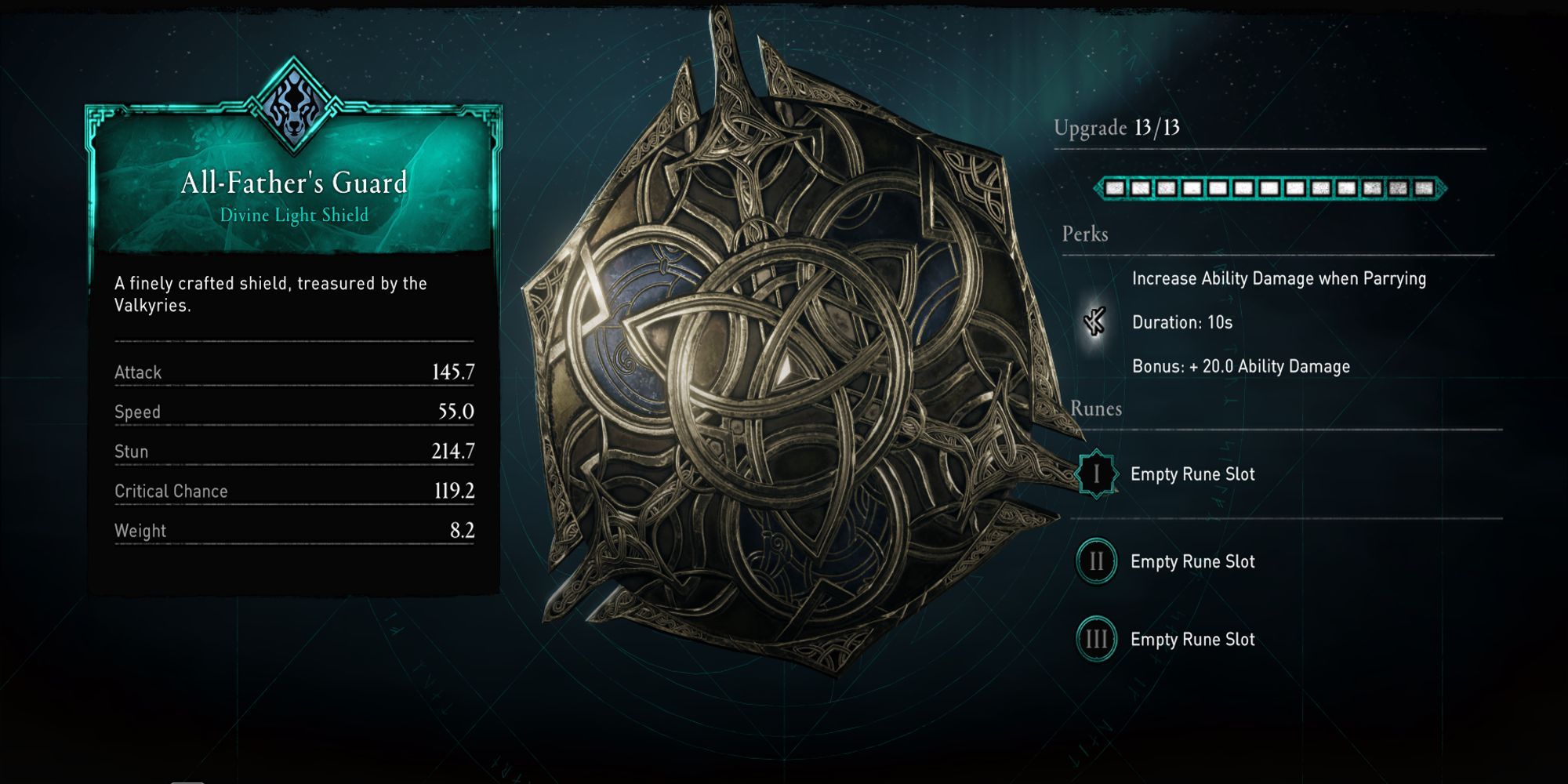Click the Divine Light Shield subtitle

[x=295, y=215]
